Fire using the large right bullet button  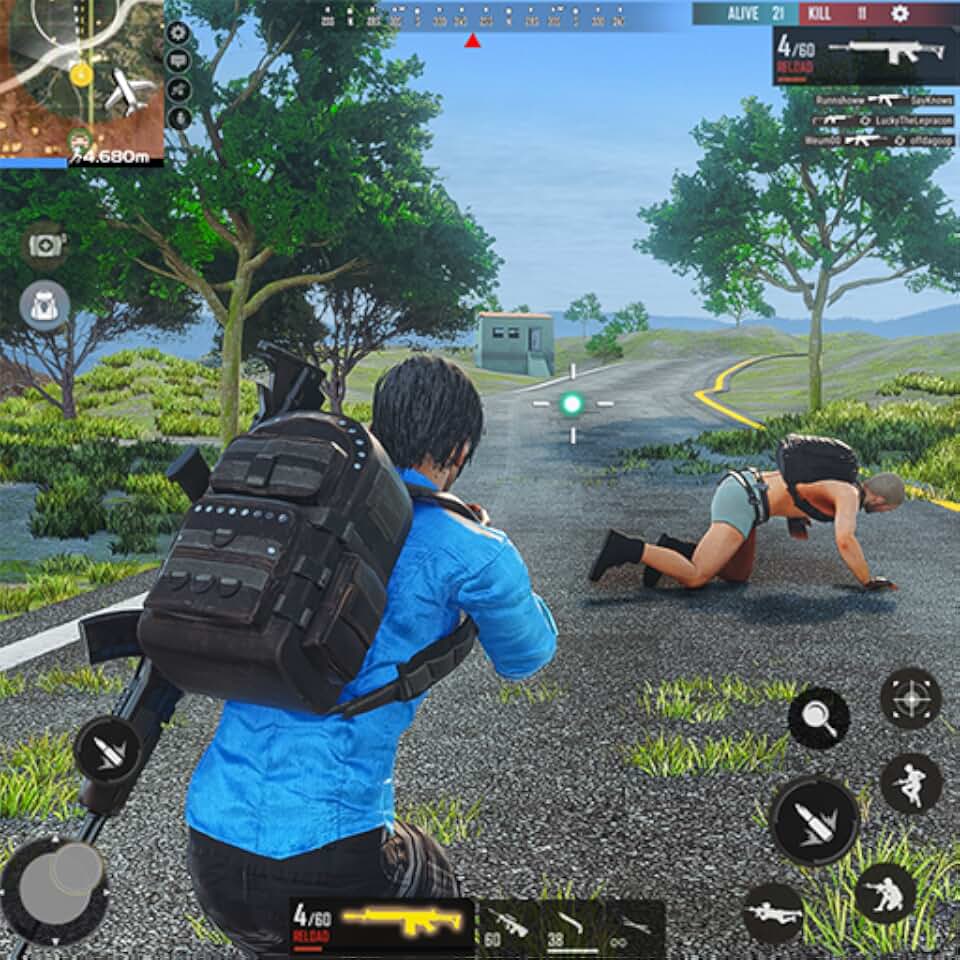(x=814, y=821)
